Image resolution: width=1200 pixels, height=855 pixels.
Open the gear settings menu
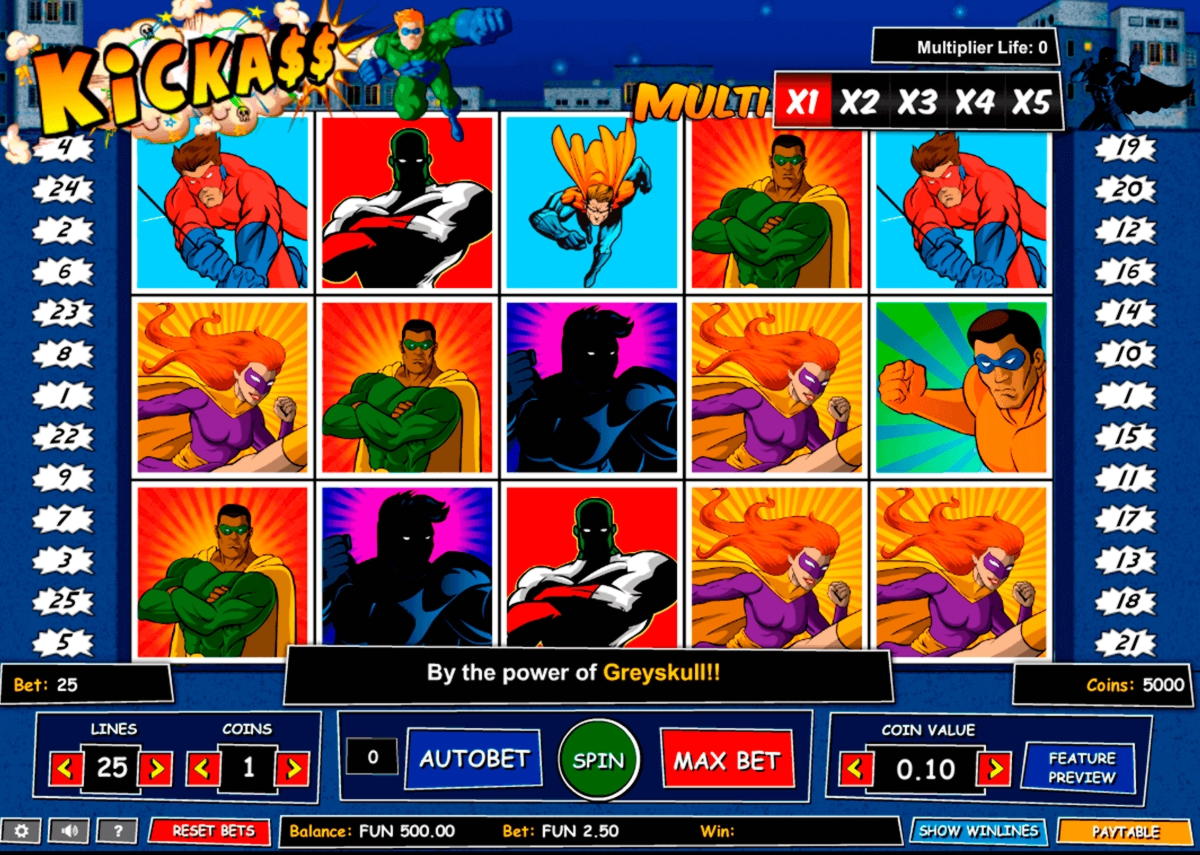pos(21,830)
